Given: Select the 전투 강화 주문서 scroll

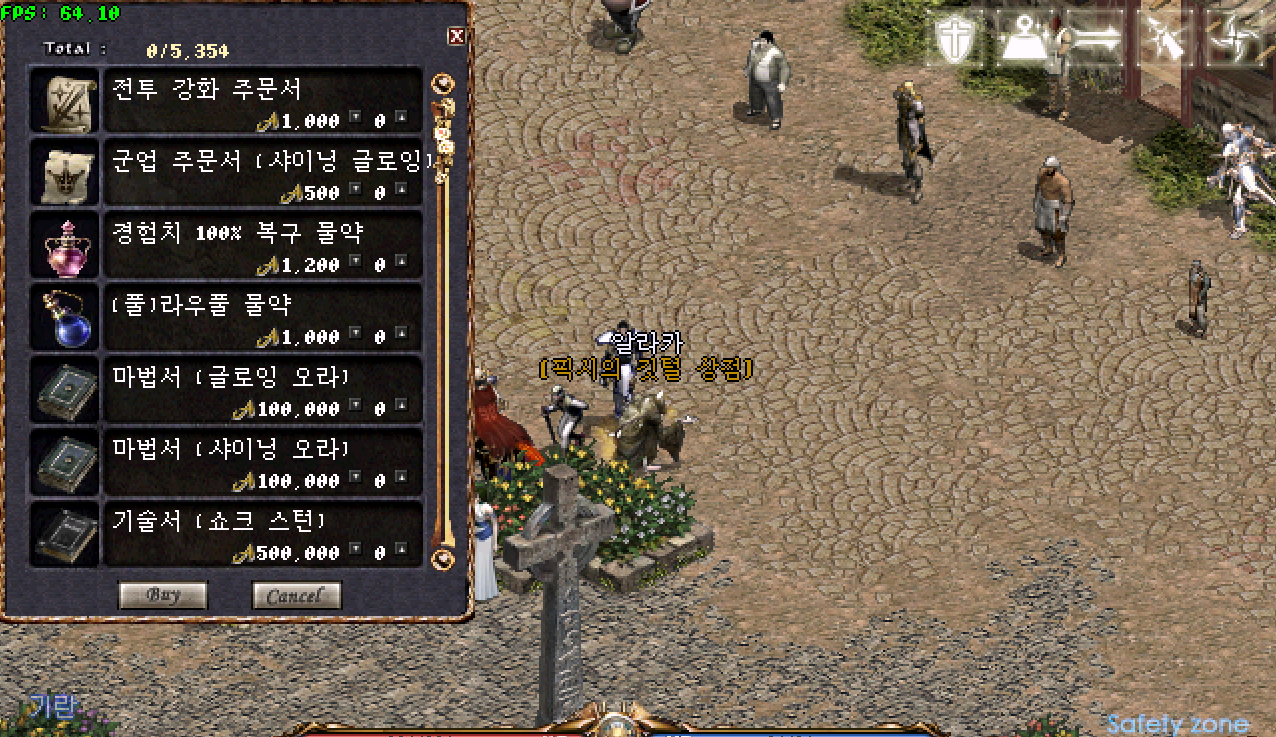Looking at the screenshot, I should [x=65, y=100].
